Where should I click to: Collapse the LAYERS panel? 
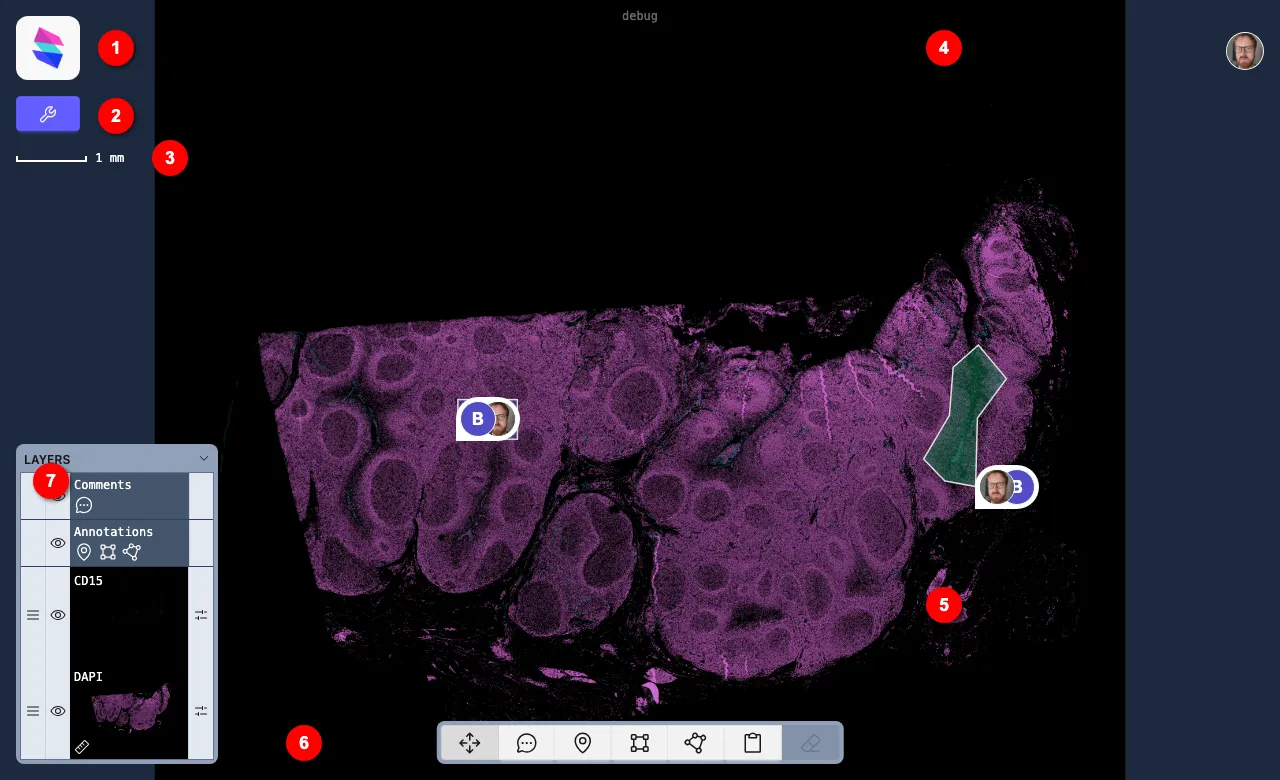point(204,458)
